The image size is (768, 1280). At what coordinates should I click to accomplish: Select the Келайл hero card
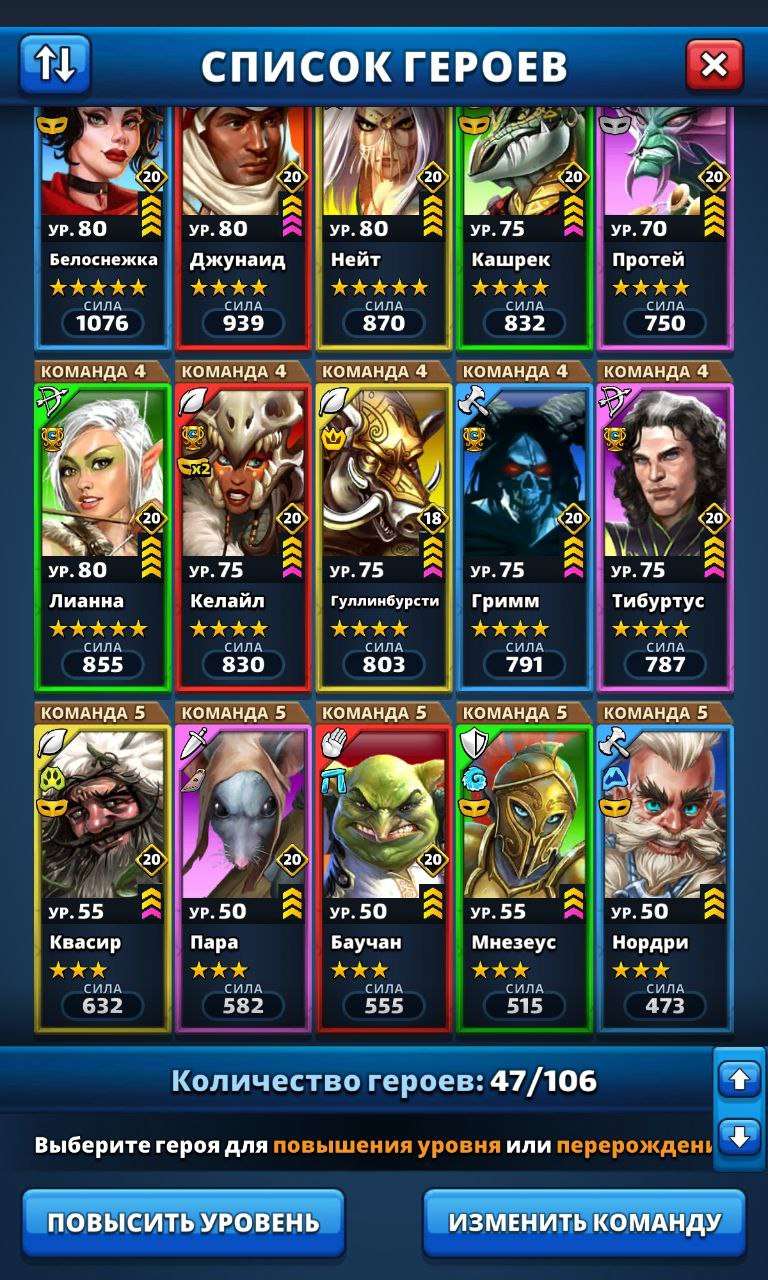coord(243,535)
